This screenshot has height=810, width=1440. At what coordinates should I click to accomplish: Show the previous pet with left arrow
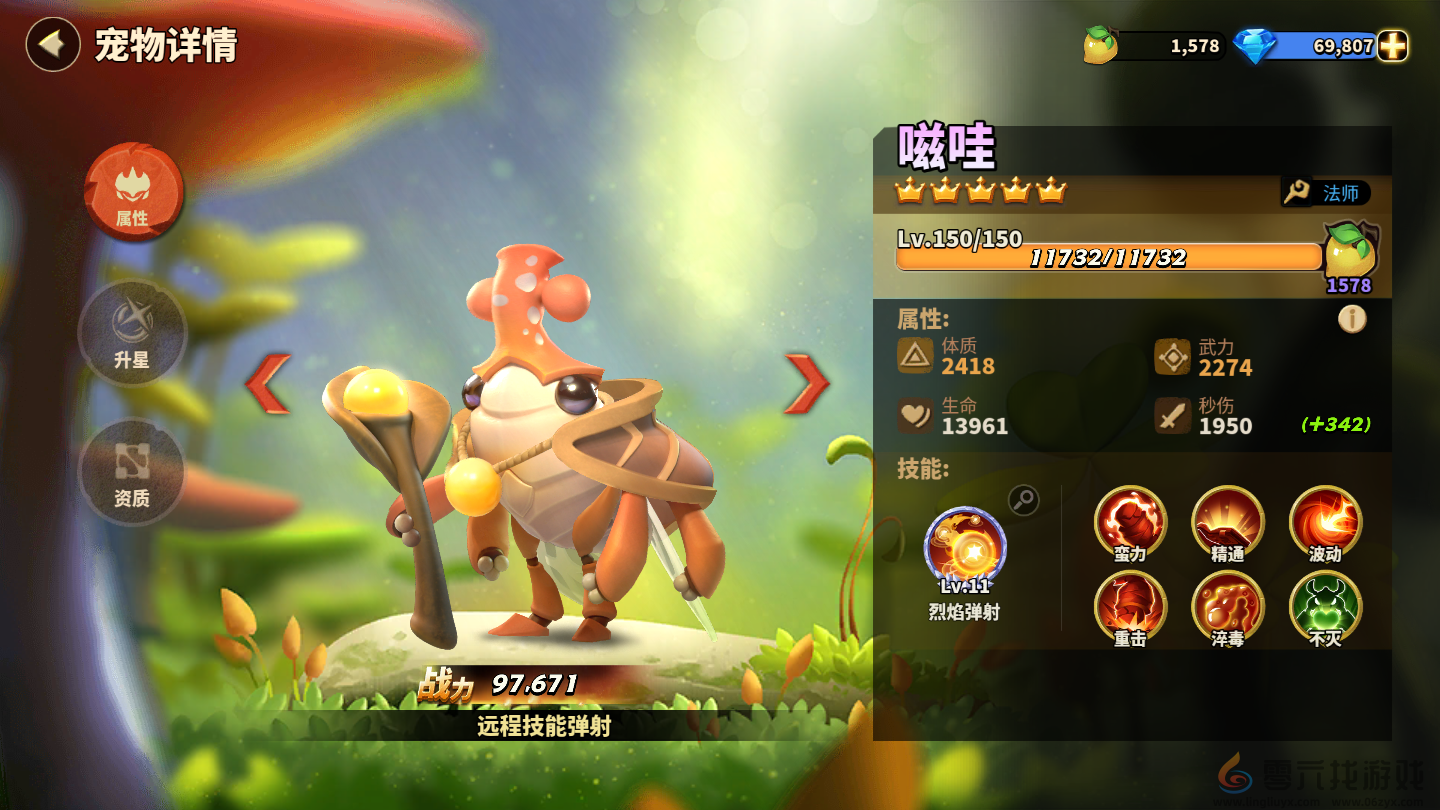269,383
